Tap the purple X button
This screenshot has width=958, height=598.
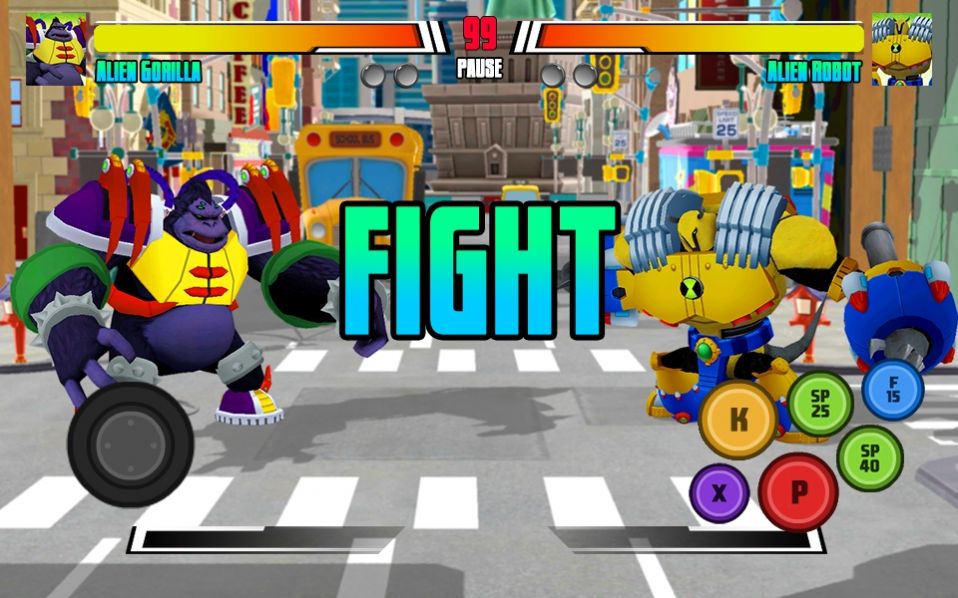[x=719, y=492]
